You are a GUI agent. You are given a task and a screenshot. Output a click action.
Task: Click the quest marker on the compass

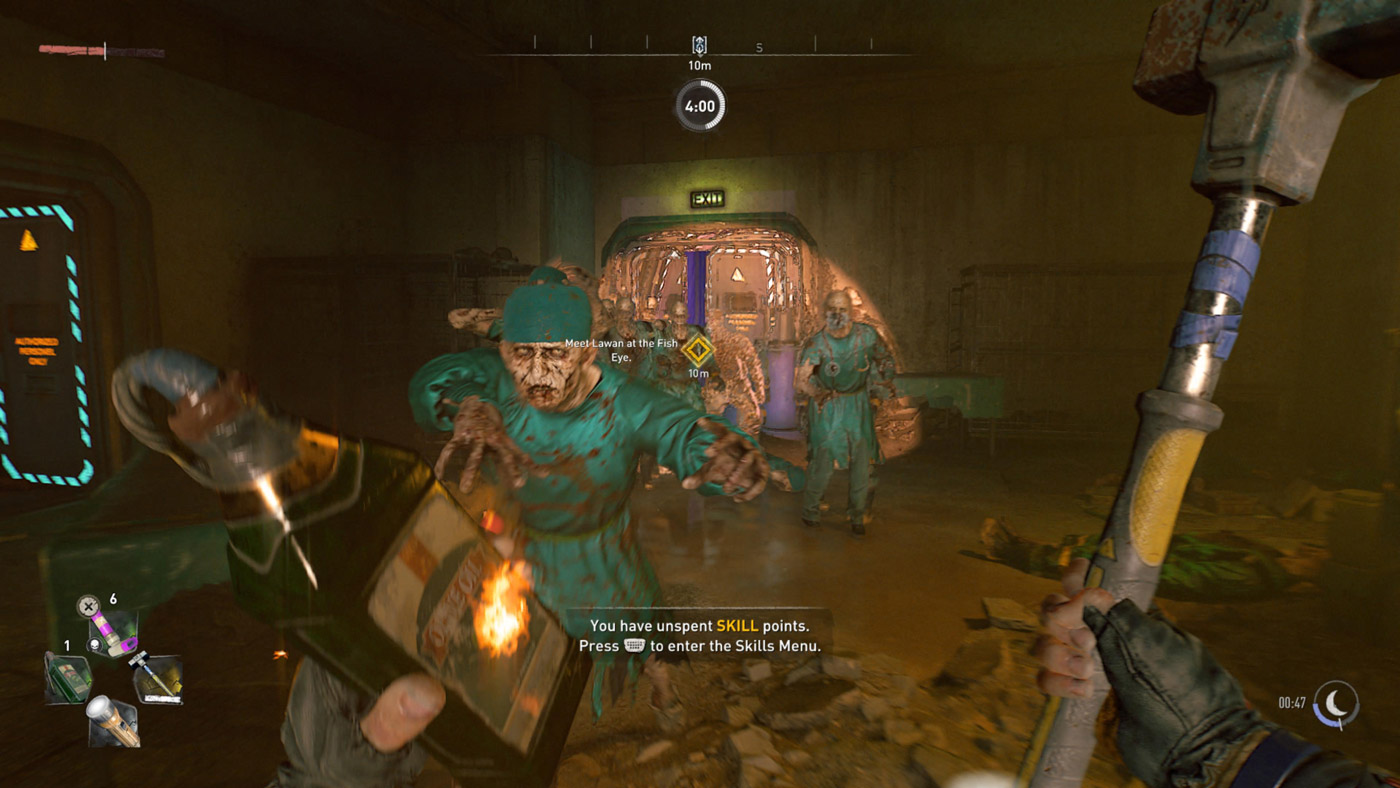[x=699, y=46]
